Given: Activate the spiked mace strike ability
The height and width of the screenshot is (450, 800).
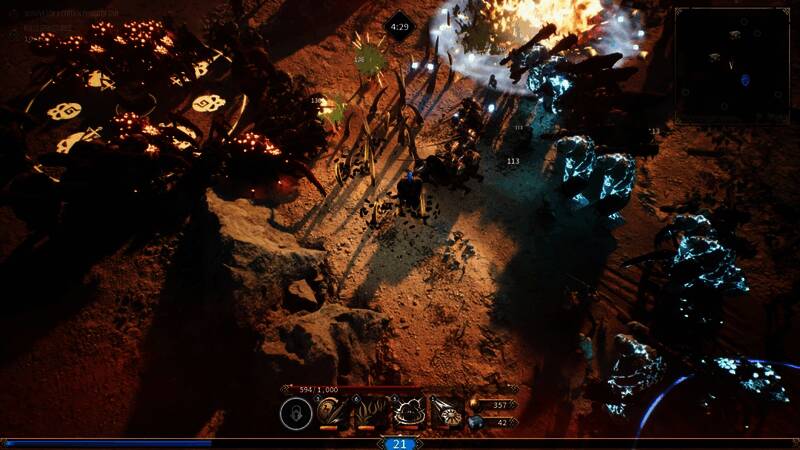Looking at the screenshot, I should (x=447, y=413).
